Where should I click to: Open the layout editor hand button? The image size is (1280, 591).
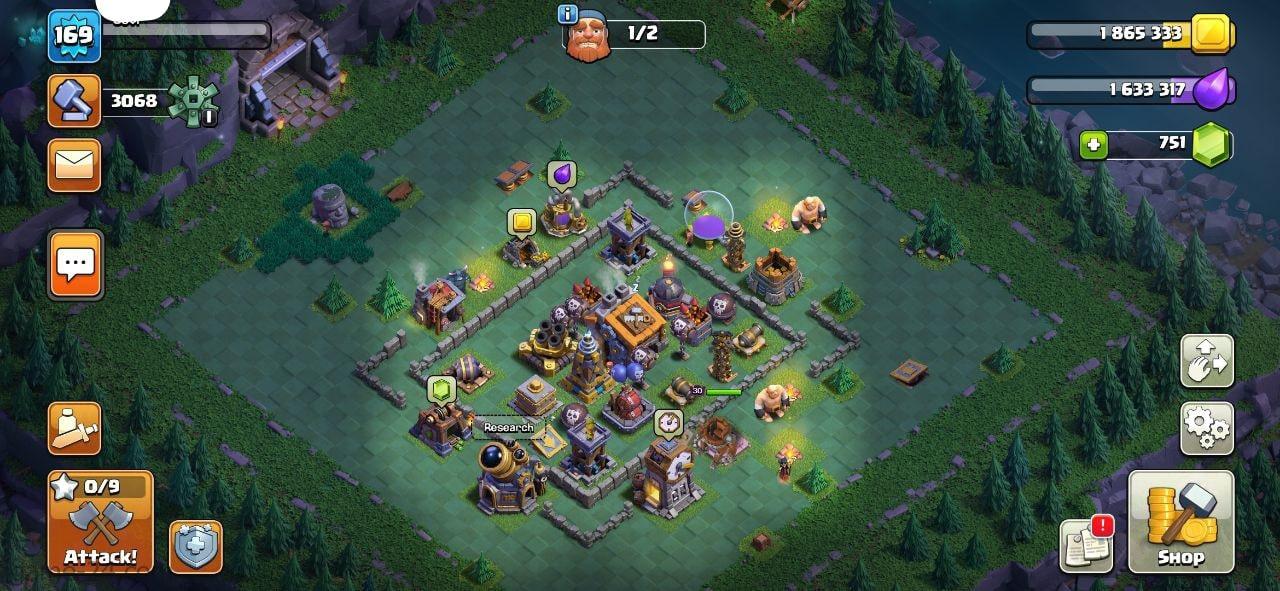click(1207, 360)
